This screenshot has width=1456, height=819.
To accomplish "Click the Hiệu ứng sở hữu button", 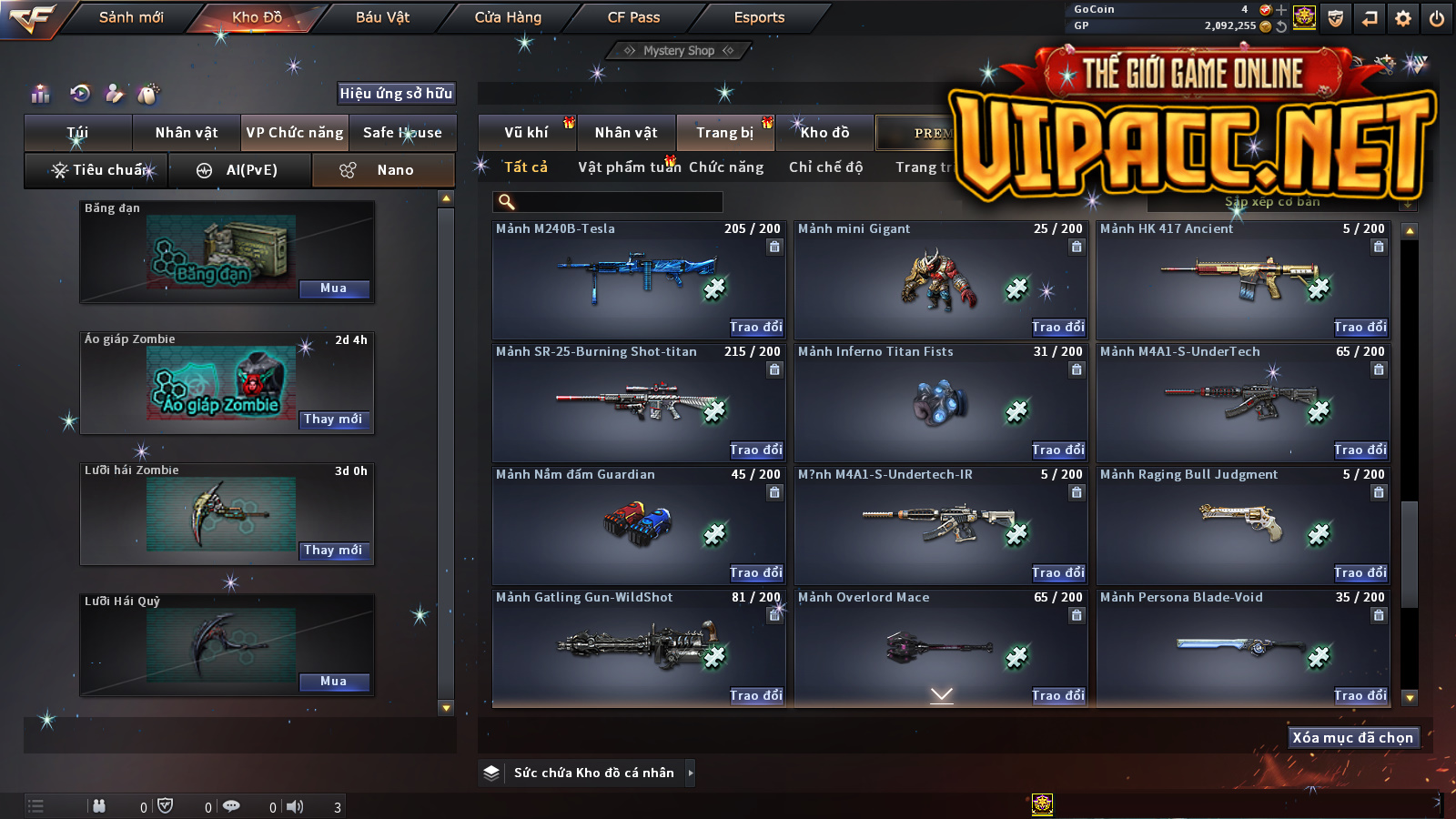I will point(396,93).
